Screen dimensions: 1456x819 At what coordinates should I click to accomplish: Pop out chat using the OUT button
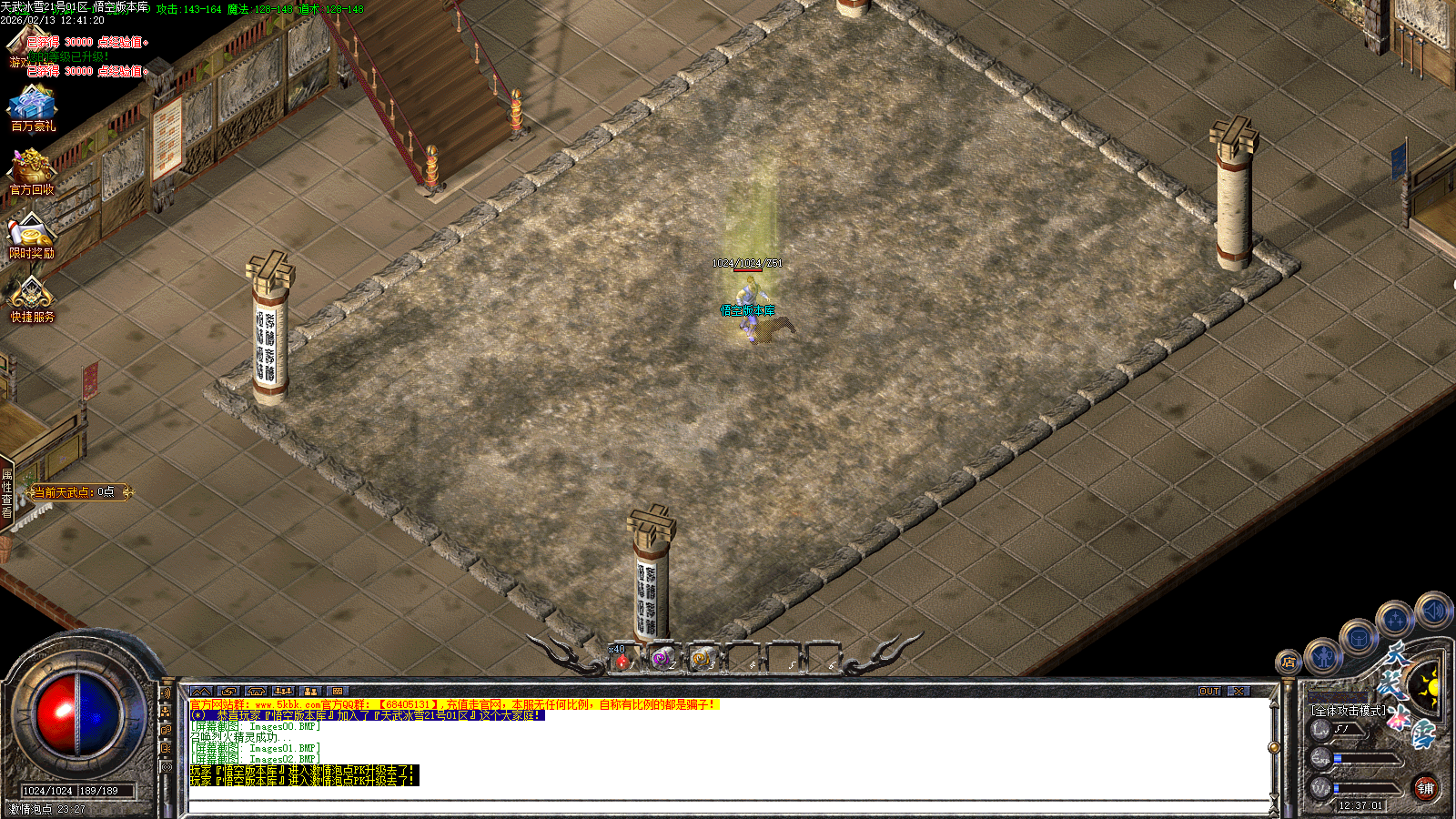pos(1210,692)
